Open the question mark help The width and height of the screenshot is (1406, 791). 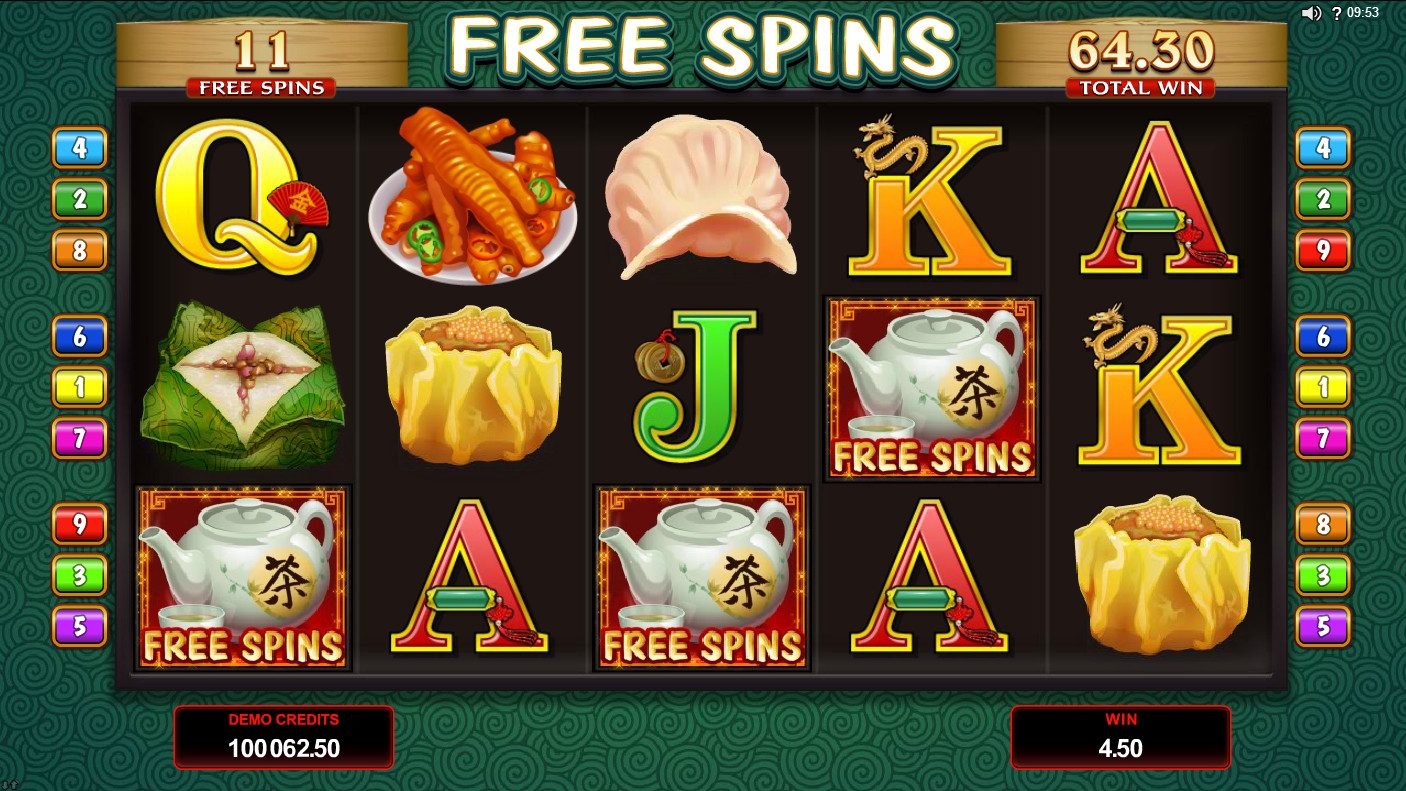(x=1337, y=13)
